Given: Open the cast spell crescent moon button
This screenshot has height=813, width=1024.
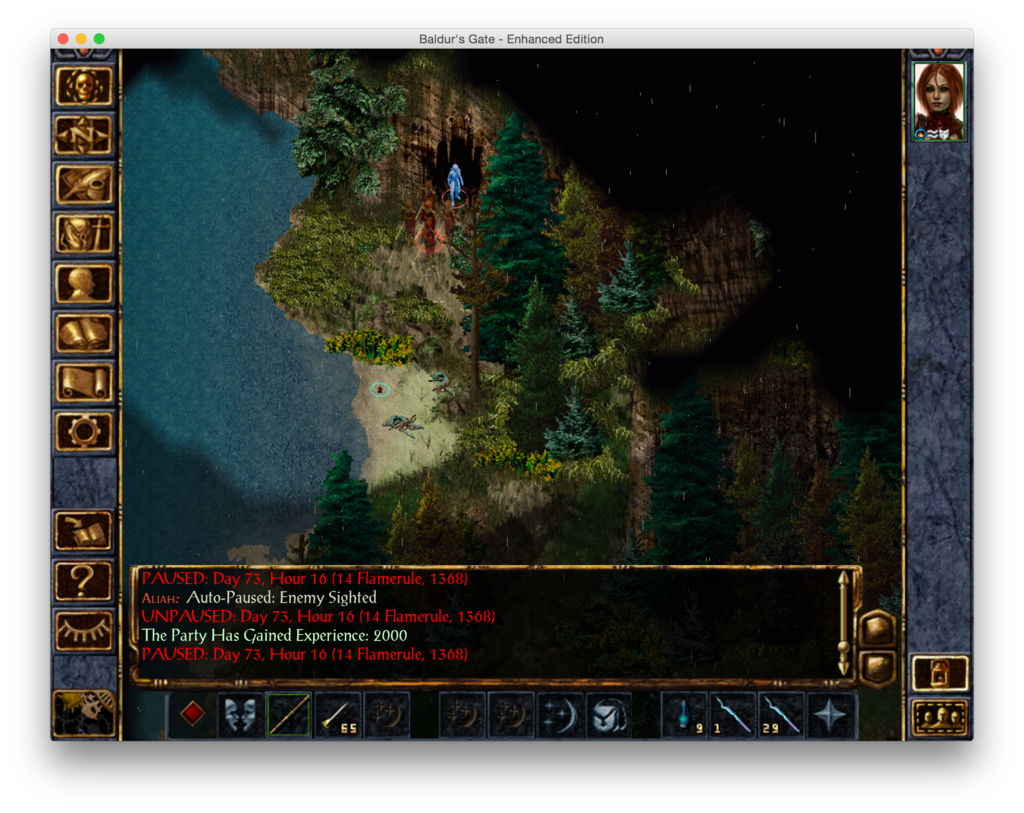Looking at the screenshot, I should click(560, 715).
